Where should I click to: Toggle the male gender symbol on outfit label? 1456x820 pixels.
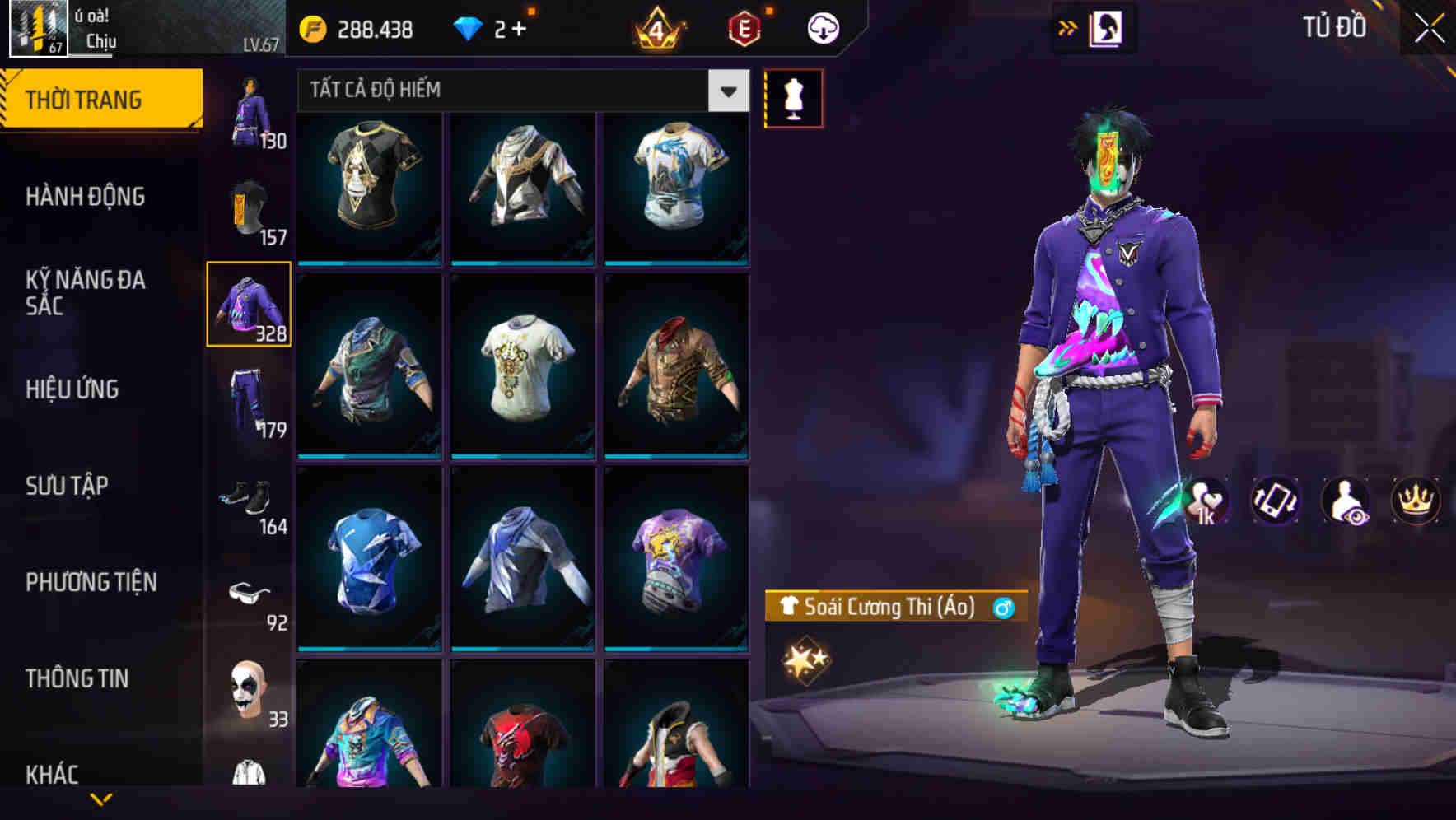point(1003,609)
